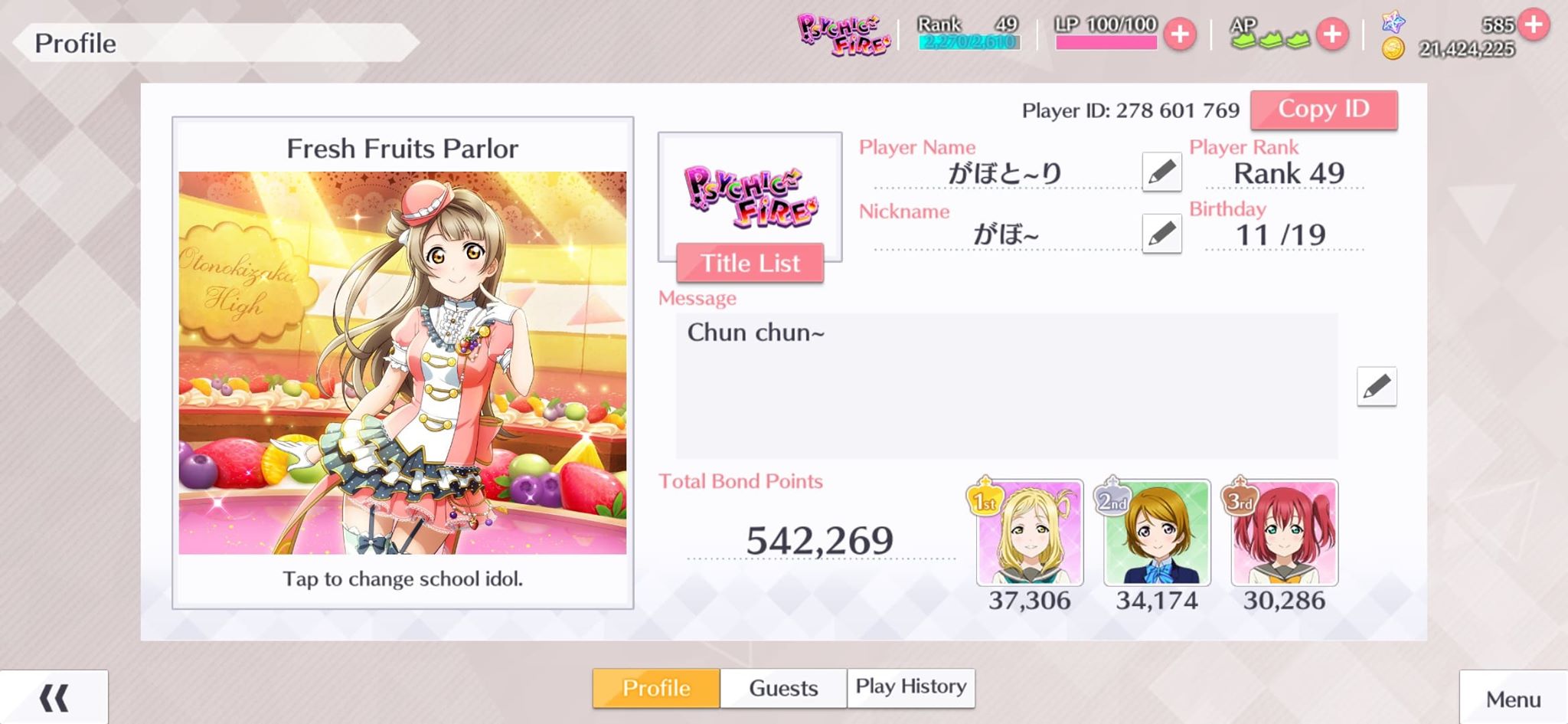
Task: Tap Fresh Fruits Parlor idol card
Action: 403,362
